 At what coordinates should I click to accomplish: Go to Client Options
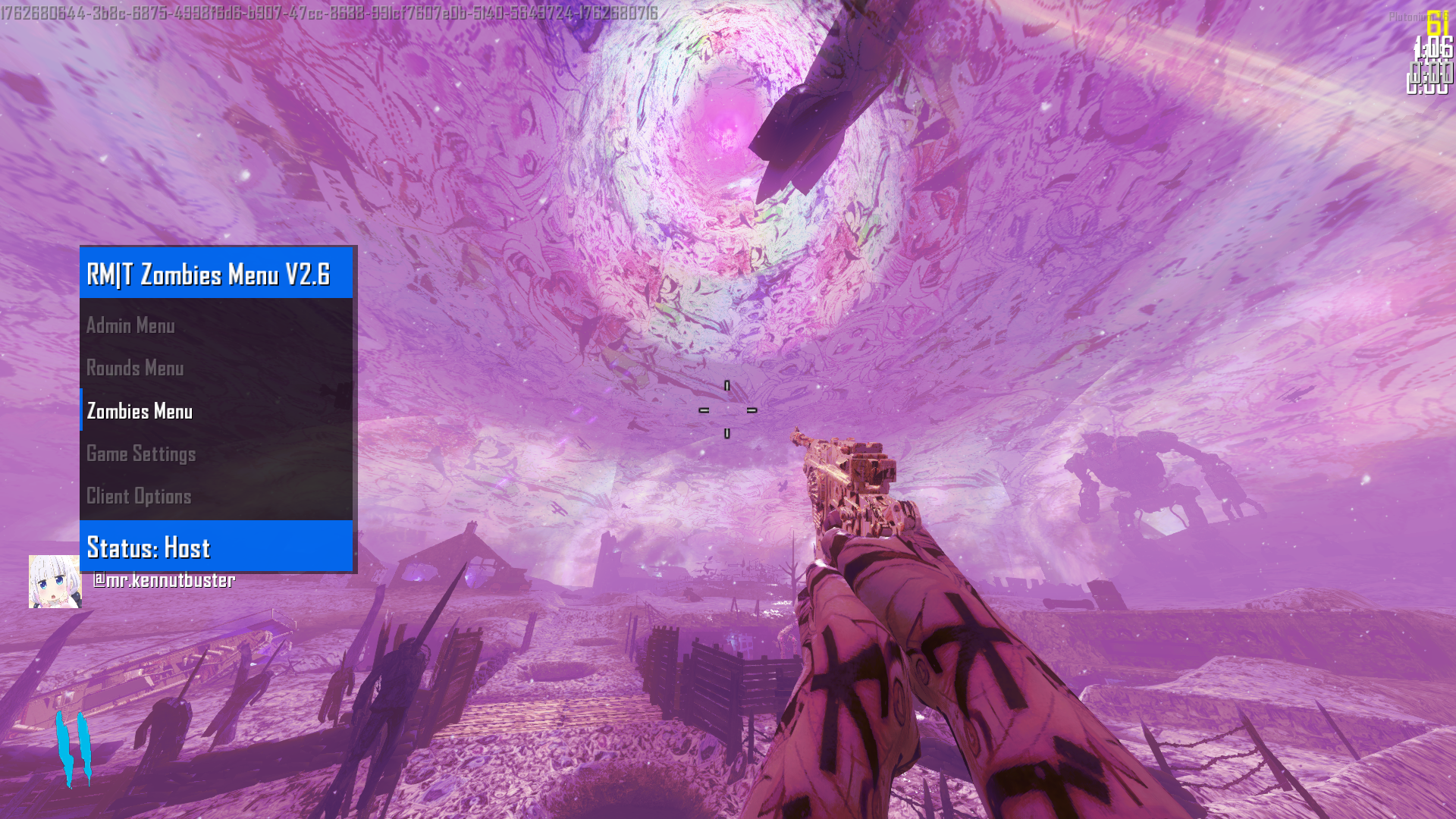click(x=140, y=497)
